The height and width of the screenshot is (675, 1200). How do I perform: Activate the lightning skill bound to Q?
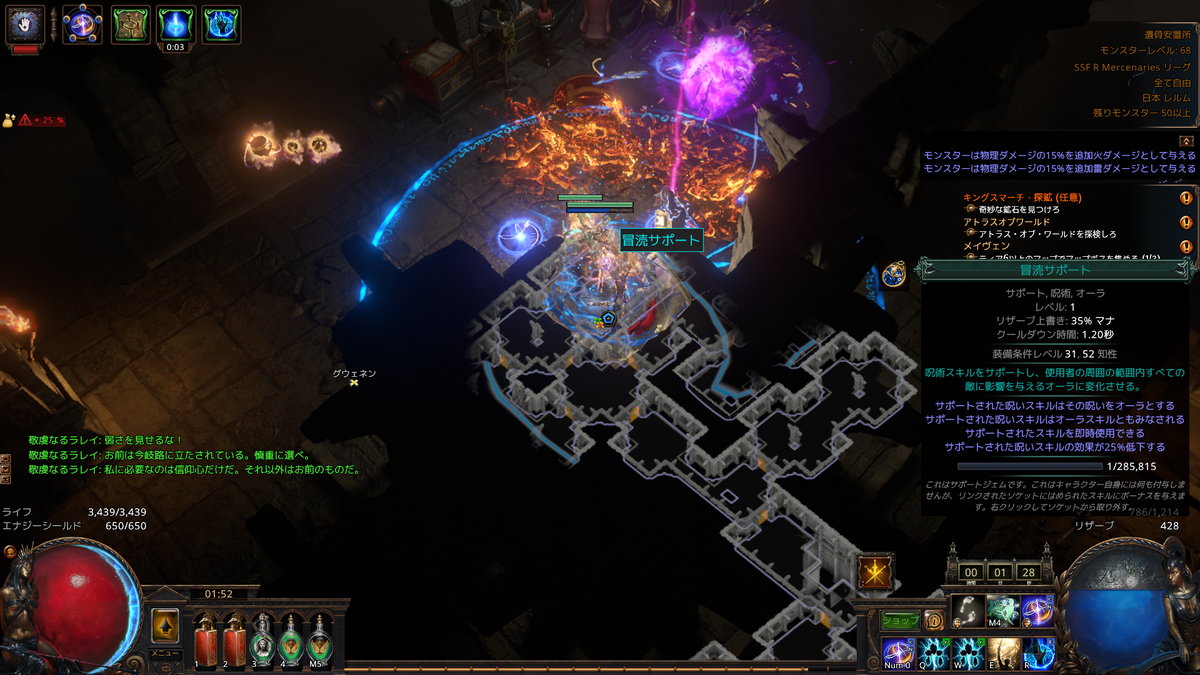coord(934,653)
